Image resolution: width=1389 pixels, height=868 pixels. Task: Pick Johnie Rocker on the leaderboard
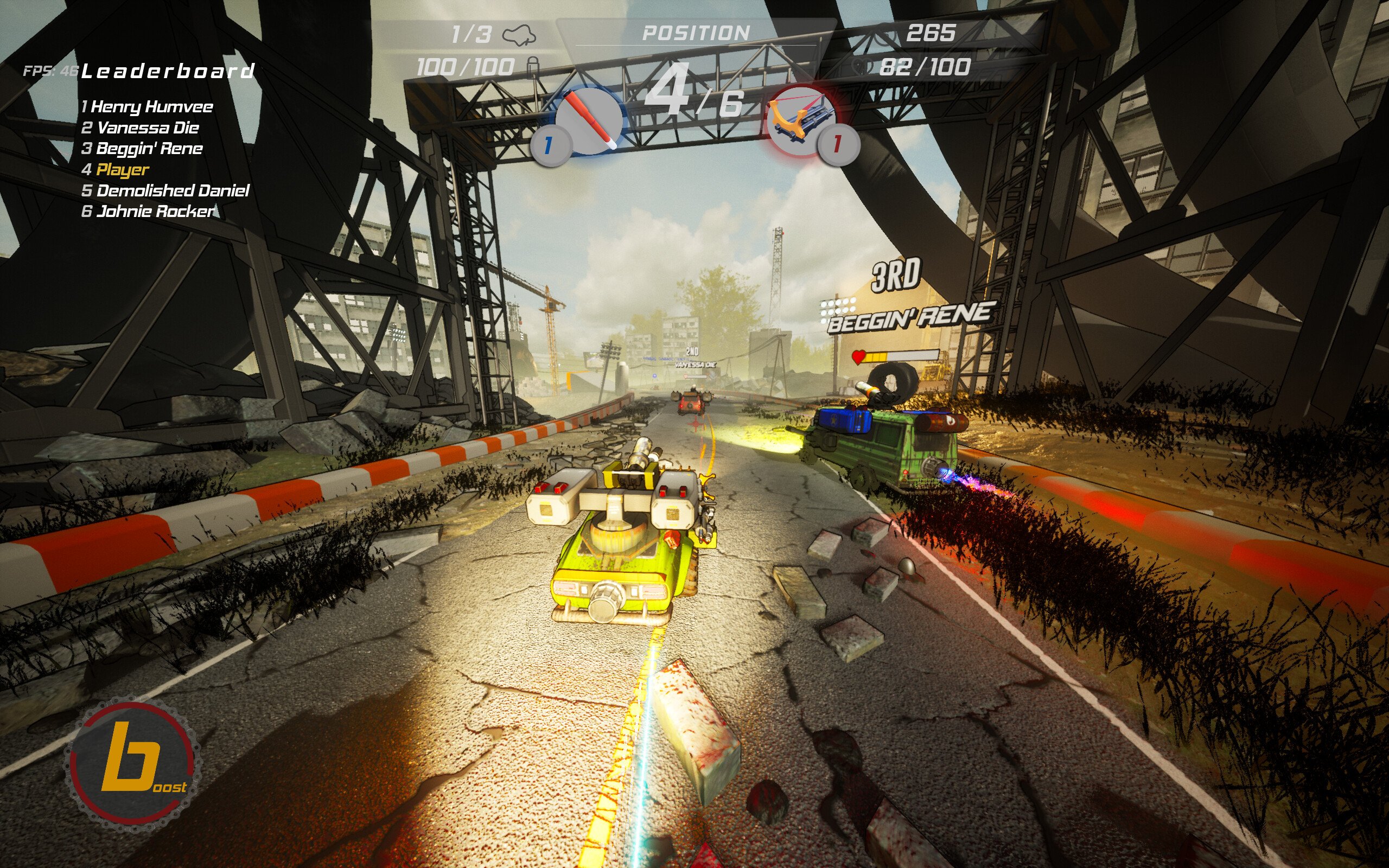[x=148, y=211]
